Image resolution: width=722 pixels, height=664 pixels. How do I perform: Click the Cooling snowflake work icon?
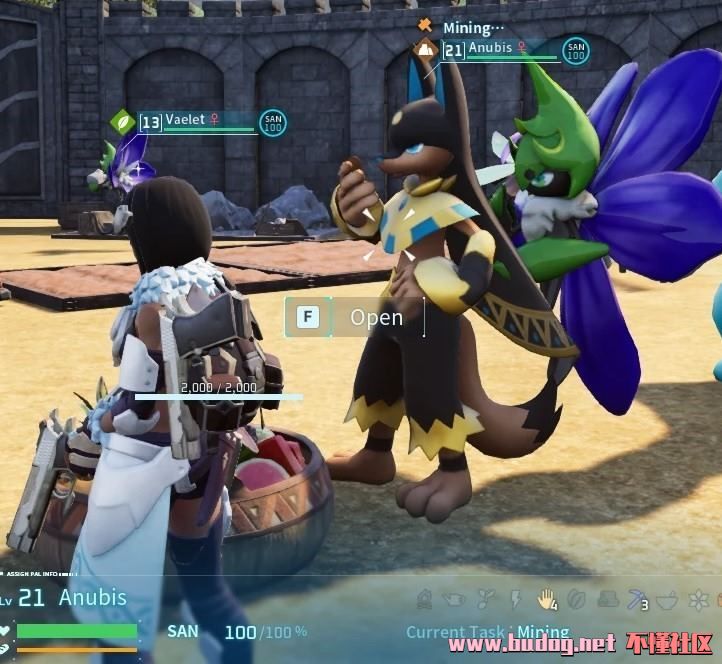pos(698,599)
